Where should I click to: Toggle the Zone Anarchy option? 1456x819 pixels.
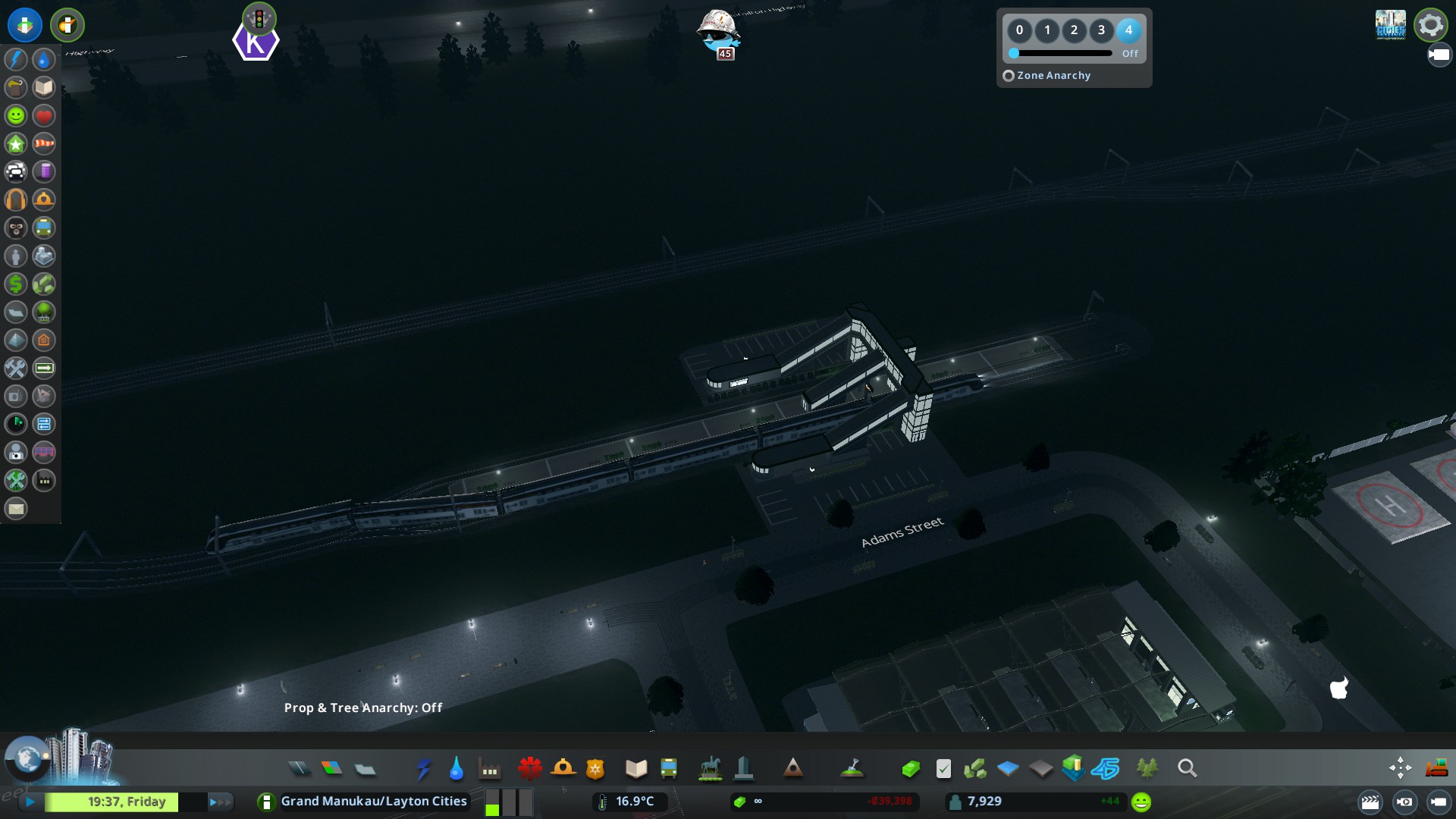pyautogui.click(x=1009, y=76)
